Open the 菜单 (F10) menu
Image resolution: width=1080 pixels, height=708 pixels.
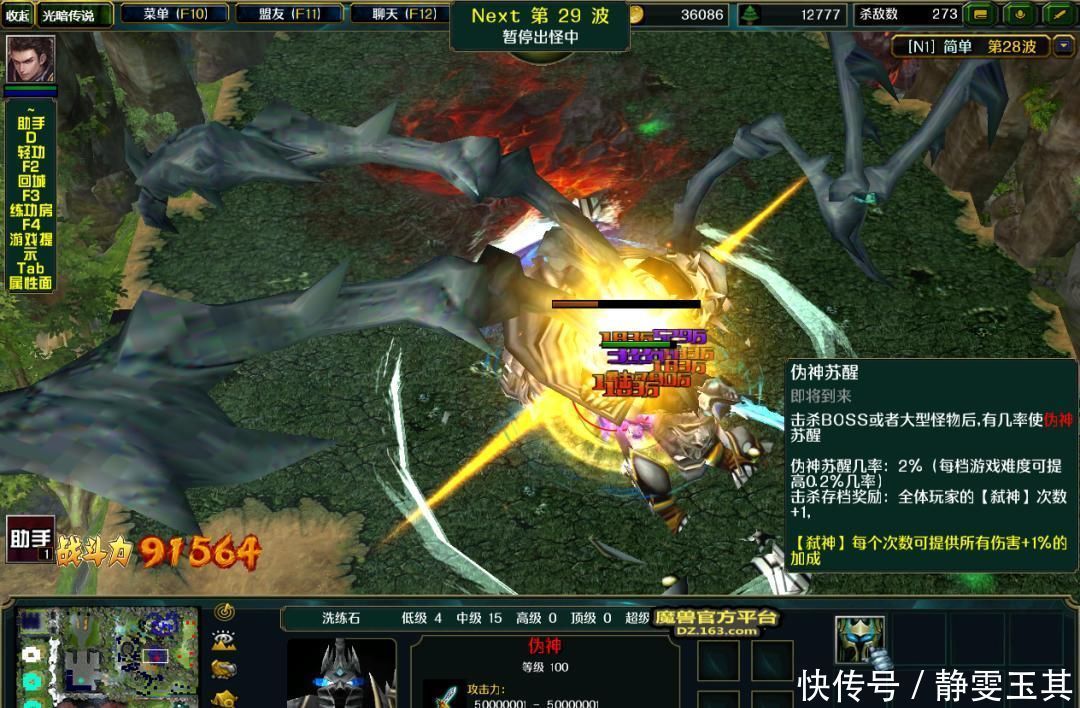(175, 14)
